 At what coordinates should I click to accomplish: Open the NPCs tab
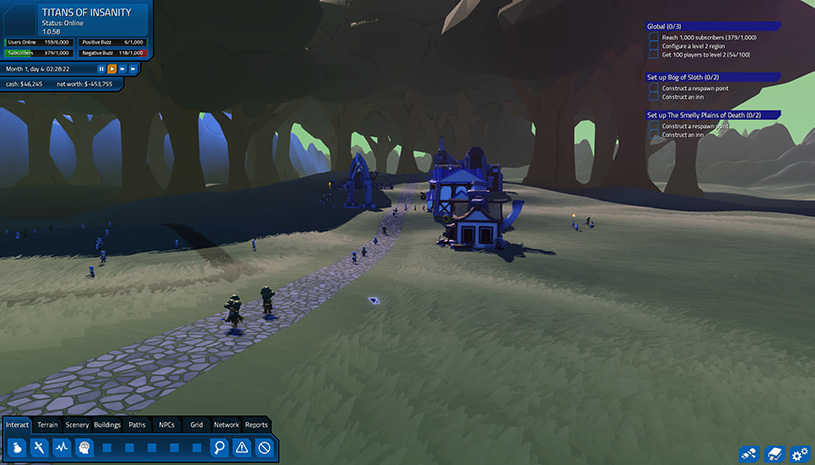coord(167,425)
